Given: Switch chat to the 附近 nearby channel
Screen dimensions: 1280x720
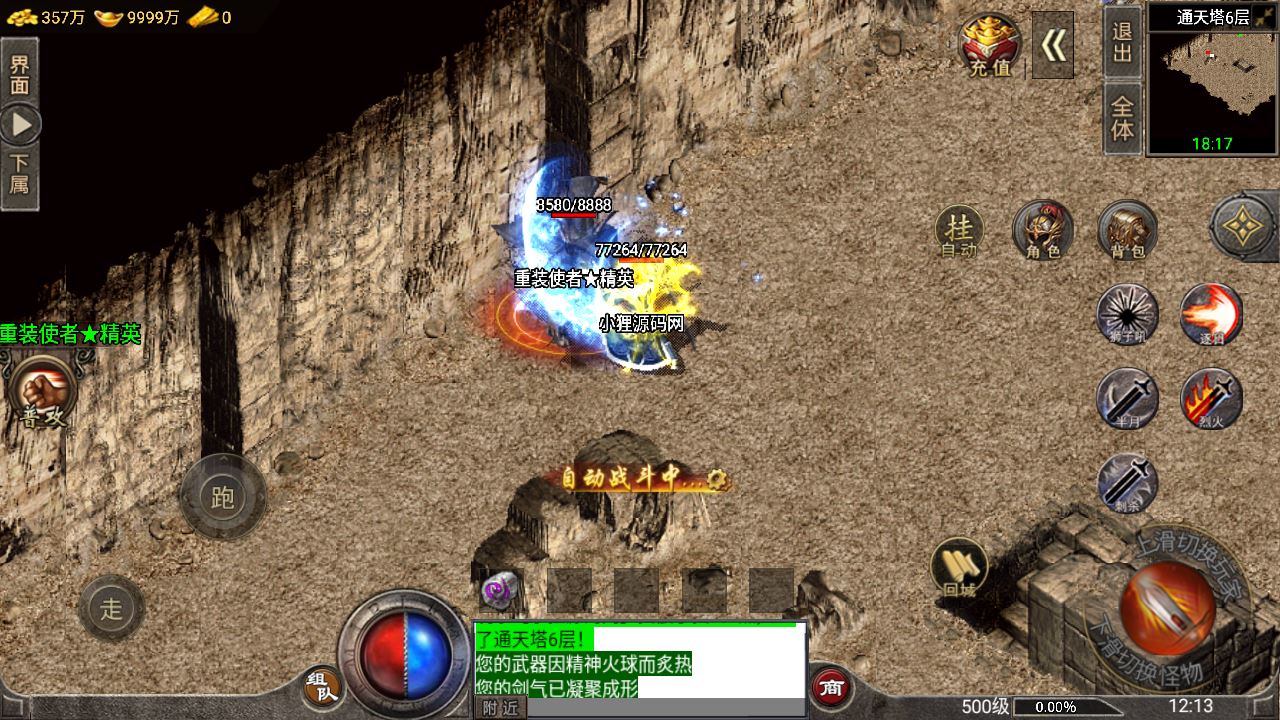Looking at the screenshot, I should [499, 708].
